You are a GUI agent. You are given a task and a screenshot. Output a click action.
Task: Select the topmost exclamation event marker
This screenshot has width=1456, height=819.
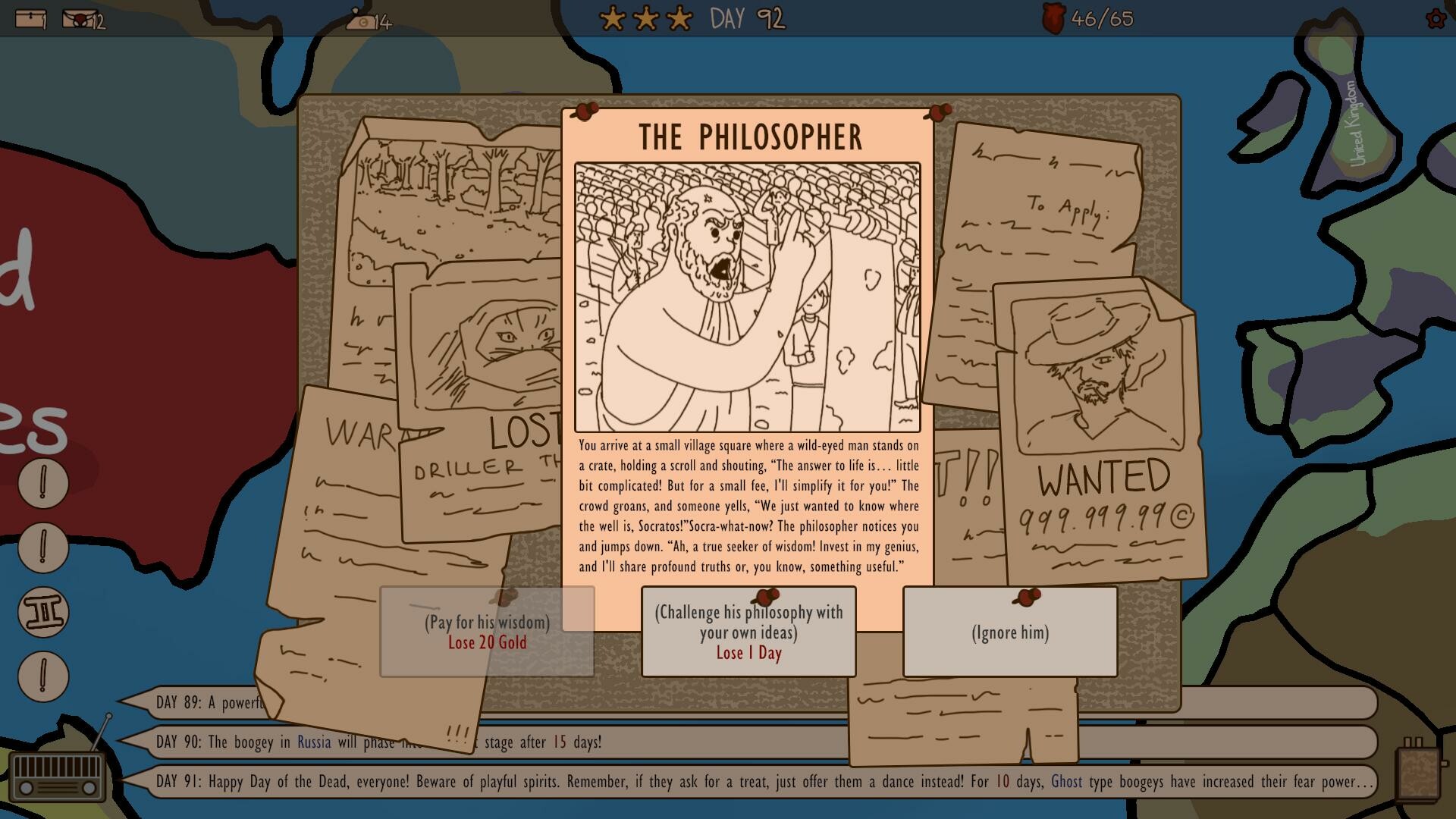[42, 482]
